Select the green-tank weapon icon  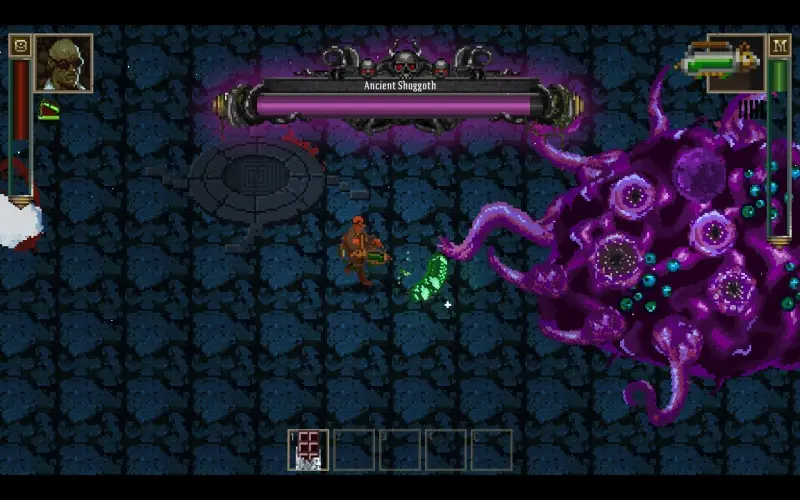tap(719, 63)
